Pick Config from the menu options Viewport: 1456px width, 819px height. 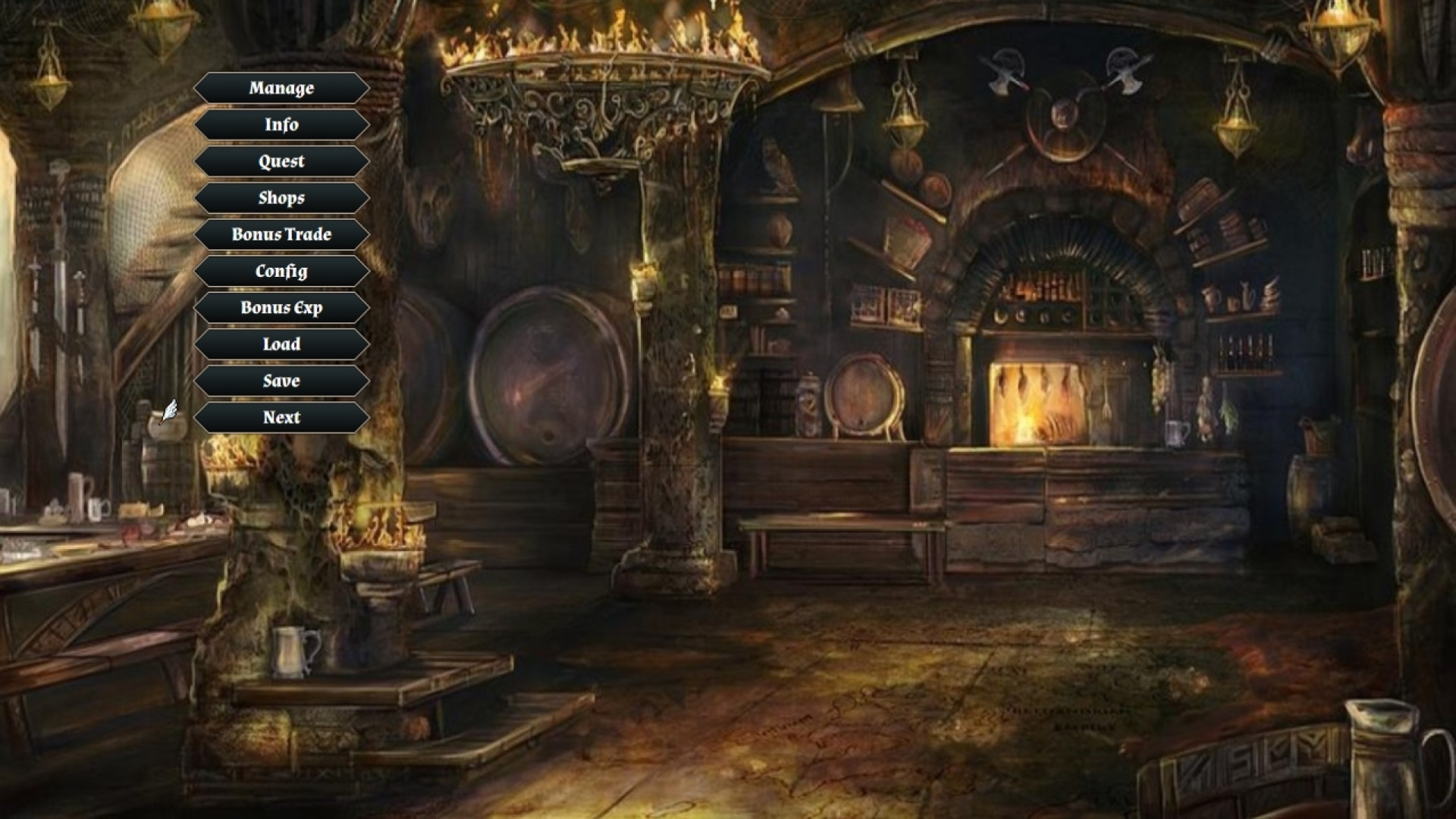pyautogui.click(x=281, y=271)
